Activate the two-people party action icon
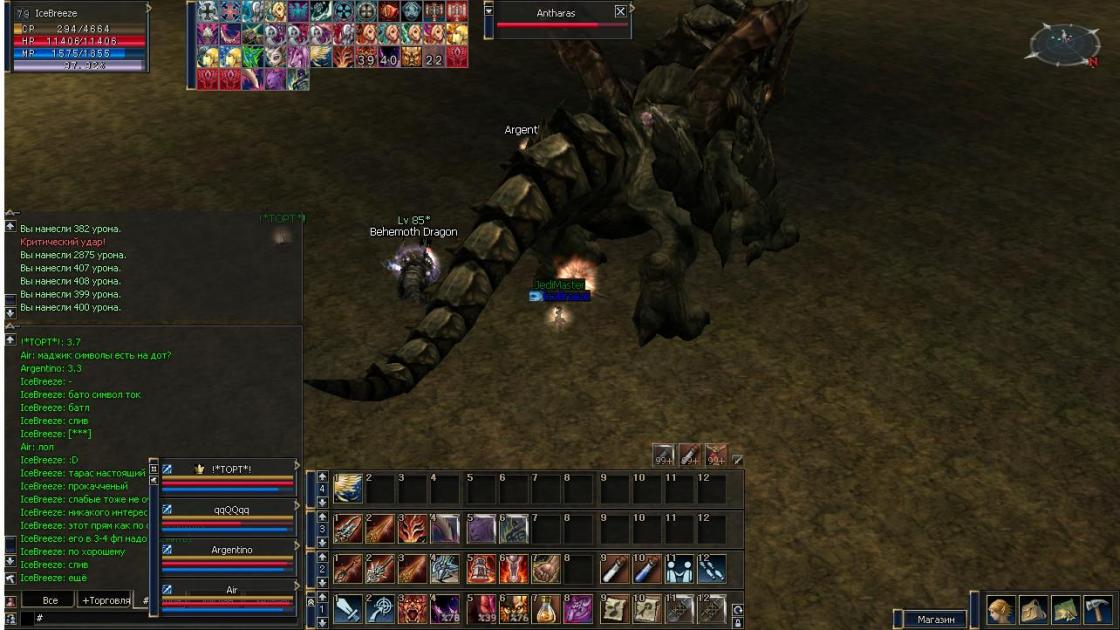The width and height of the screenshot is (1120, 630). [x=679, y=569]
